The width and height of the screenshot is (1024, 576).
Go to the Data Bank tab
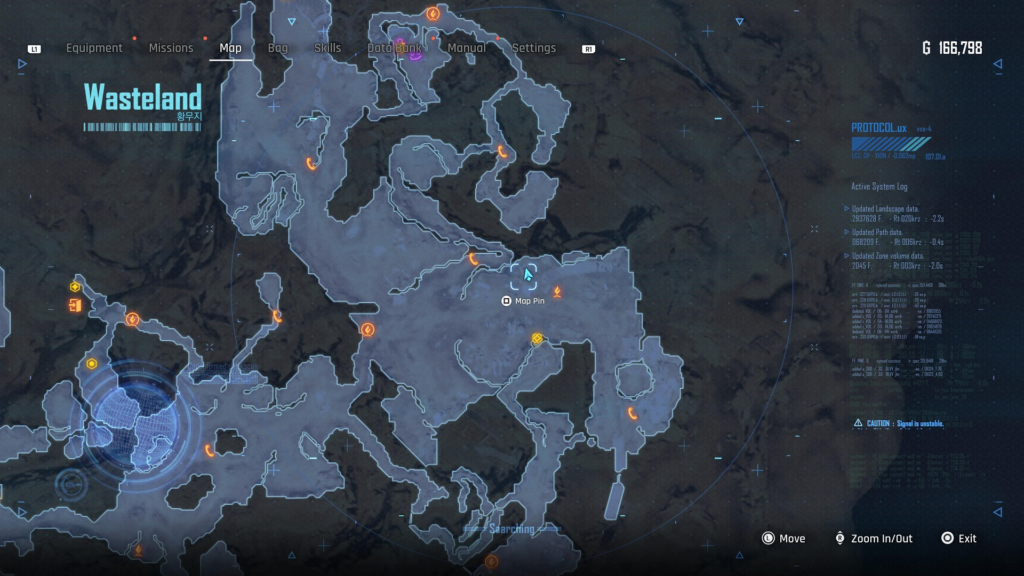tap(394, 48)
